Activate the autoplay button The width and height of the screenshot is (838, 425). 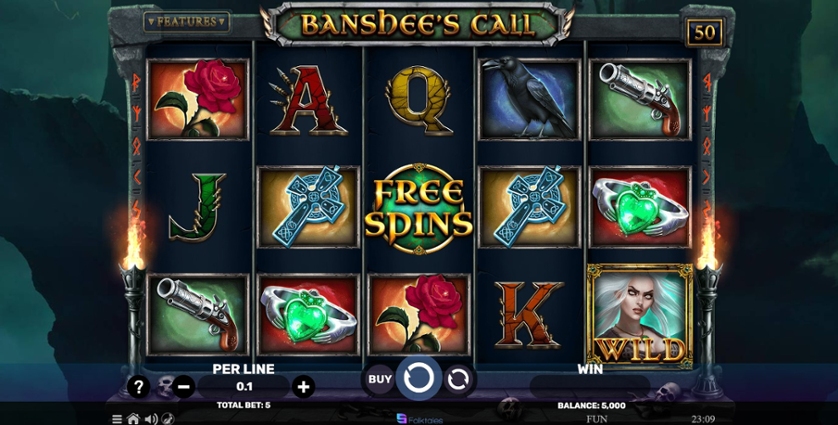click(458, 379)
